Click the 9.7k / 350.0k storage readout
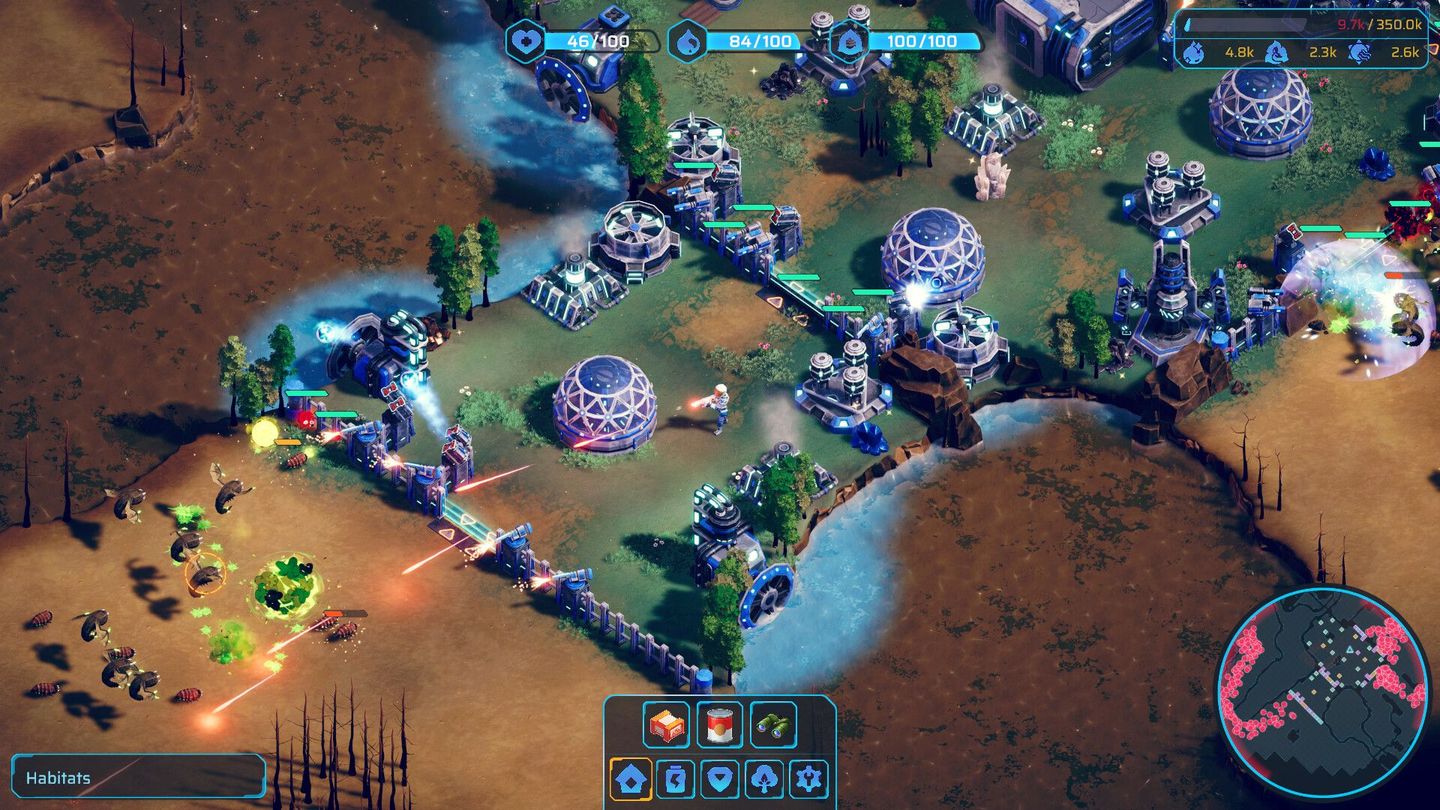This screenshot has height=810, width=1440. pyautogui.click(x=1380, y=24)
